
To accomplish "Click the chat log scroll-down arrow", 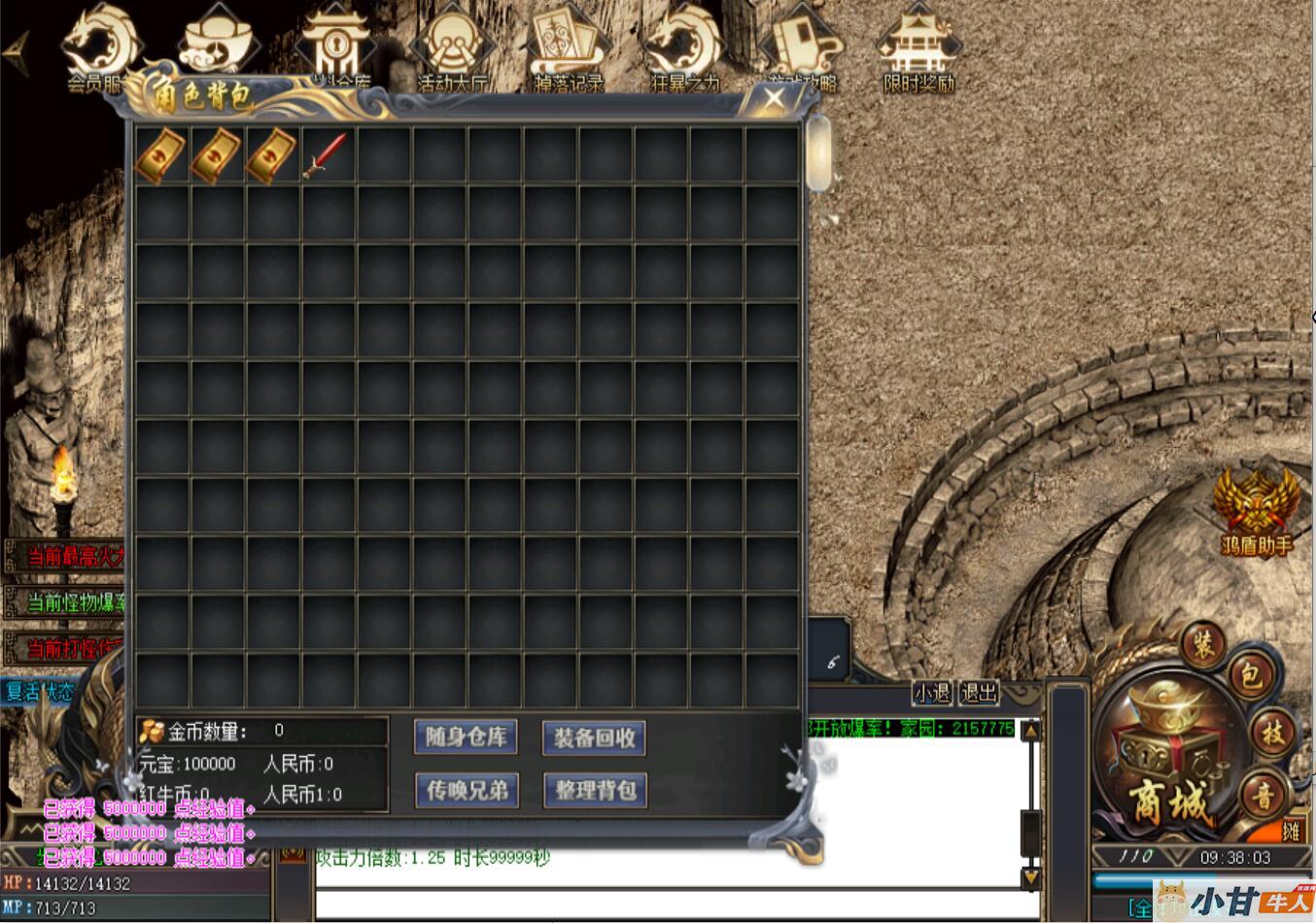I will tap(1030, 877).
